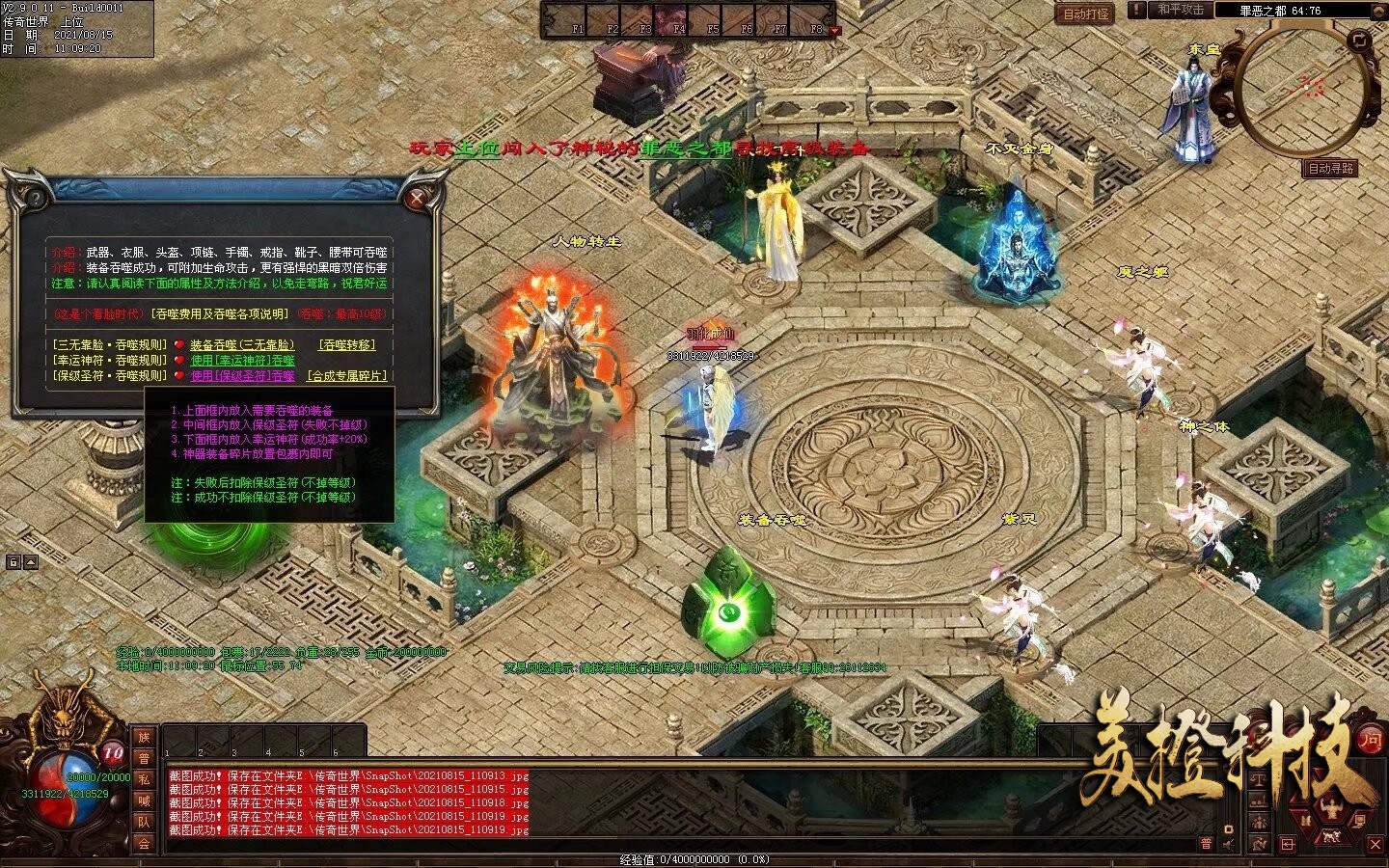Switch to the 私 private chat channel

pyautogui.click(x=144, y=779)
